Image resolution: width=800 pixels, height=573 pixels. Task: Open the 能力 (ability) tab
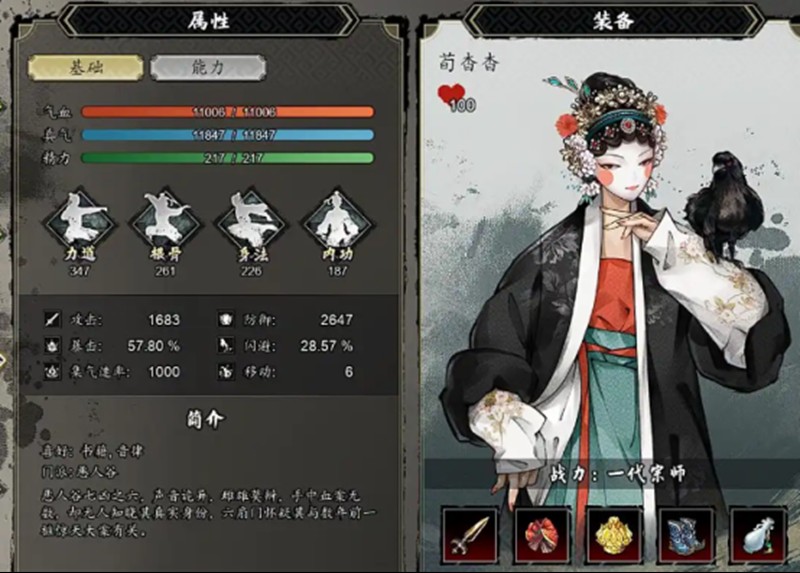tap(208, 68)
